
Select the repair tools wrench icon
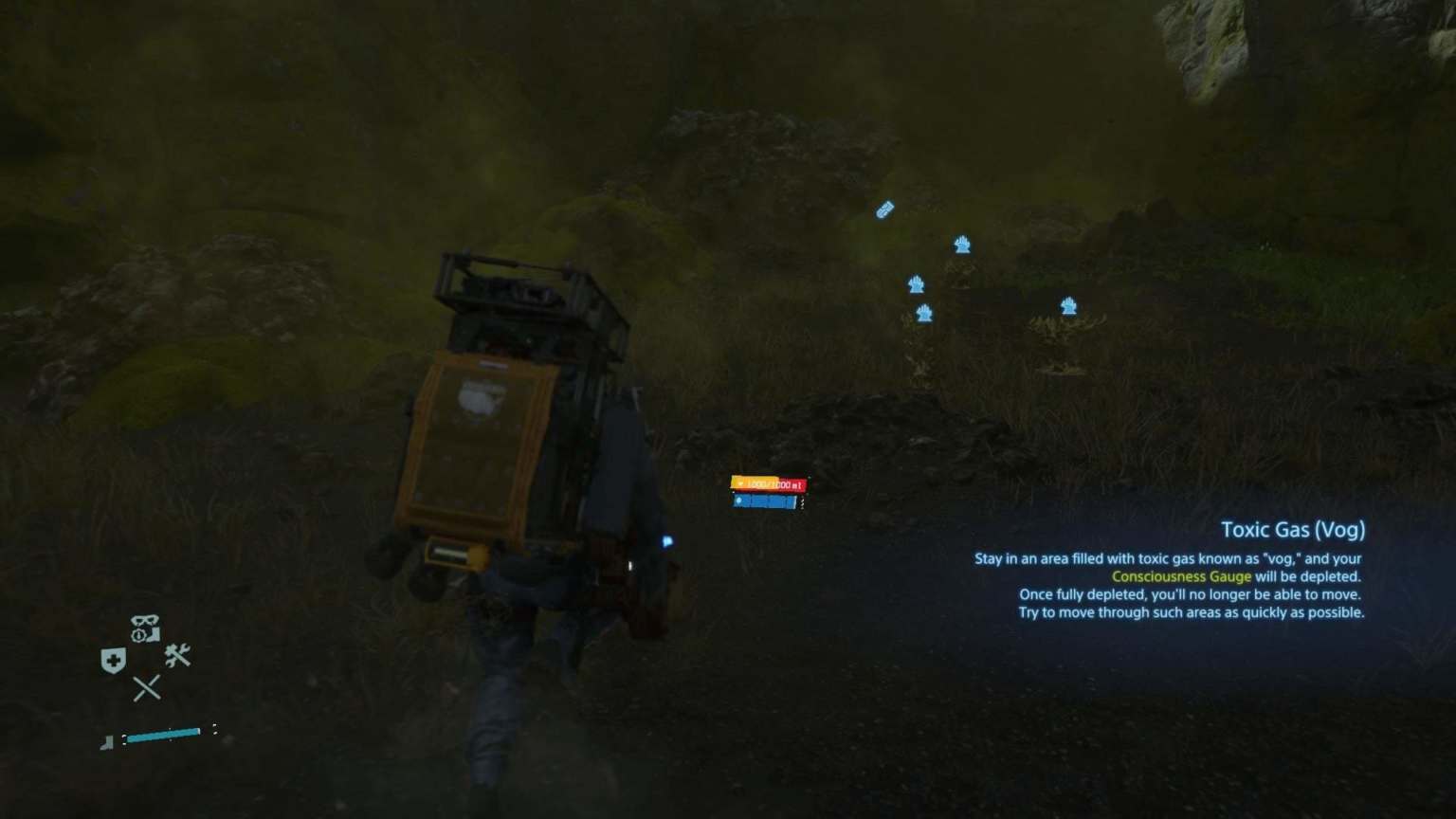tap(176, 656)
